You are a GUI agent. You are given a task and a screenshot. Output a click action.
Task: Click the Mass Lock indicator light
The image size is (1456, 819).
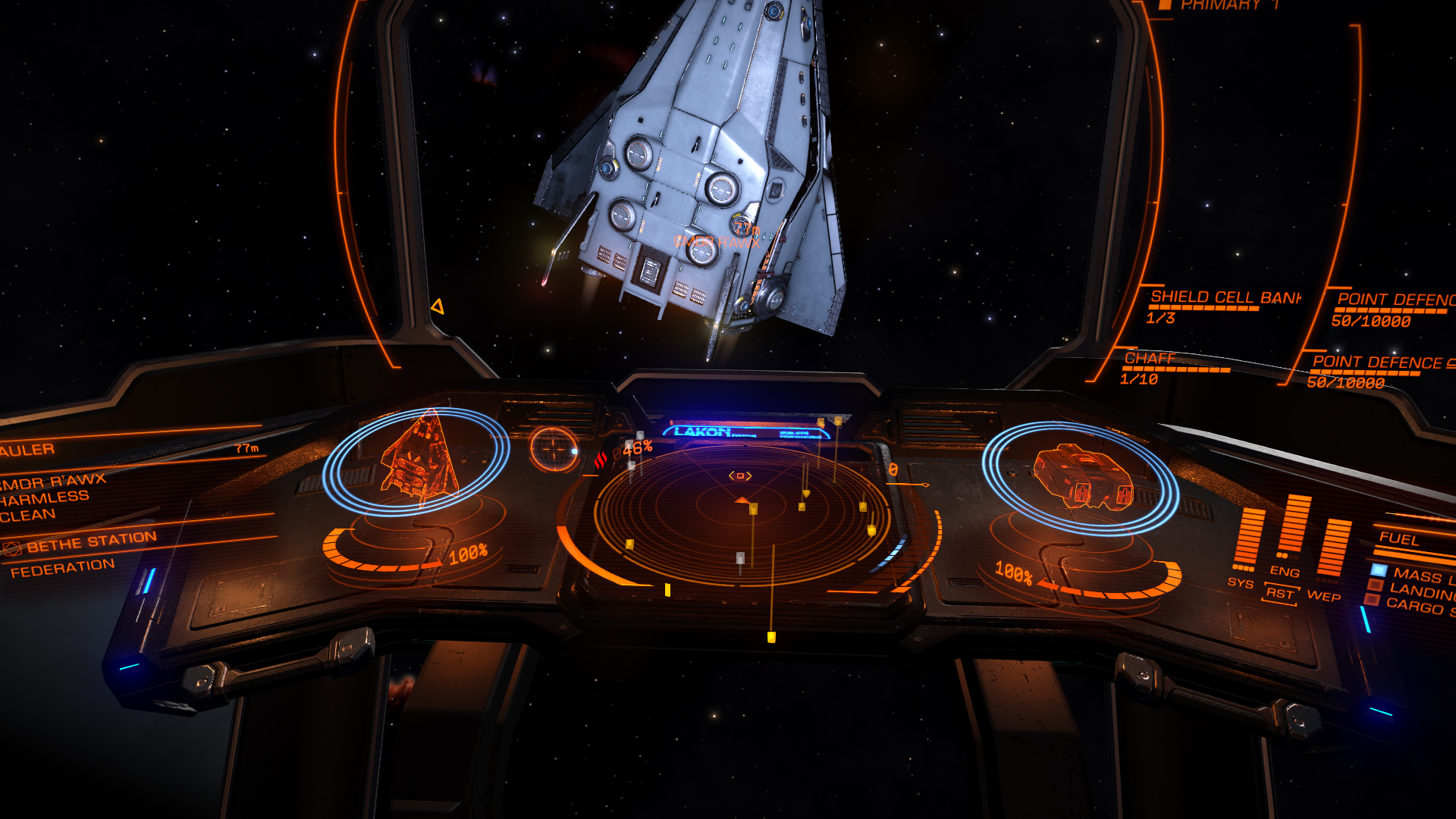[x=1378, y=570]
